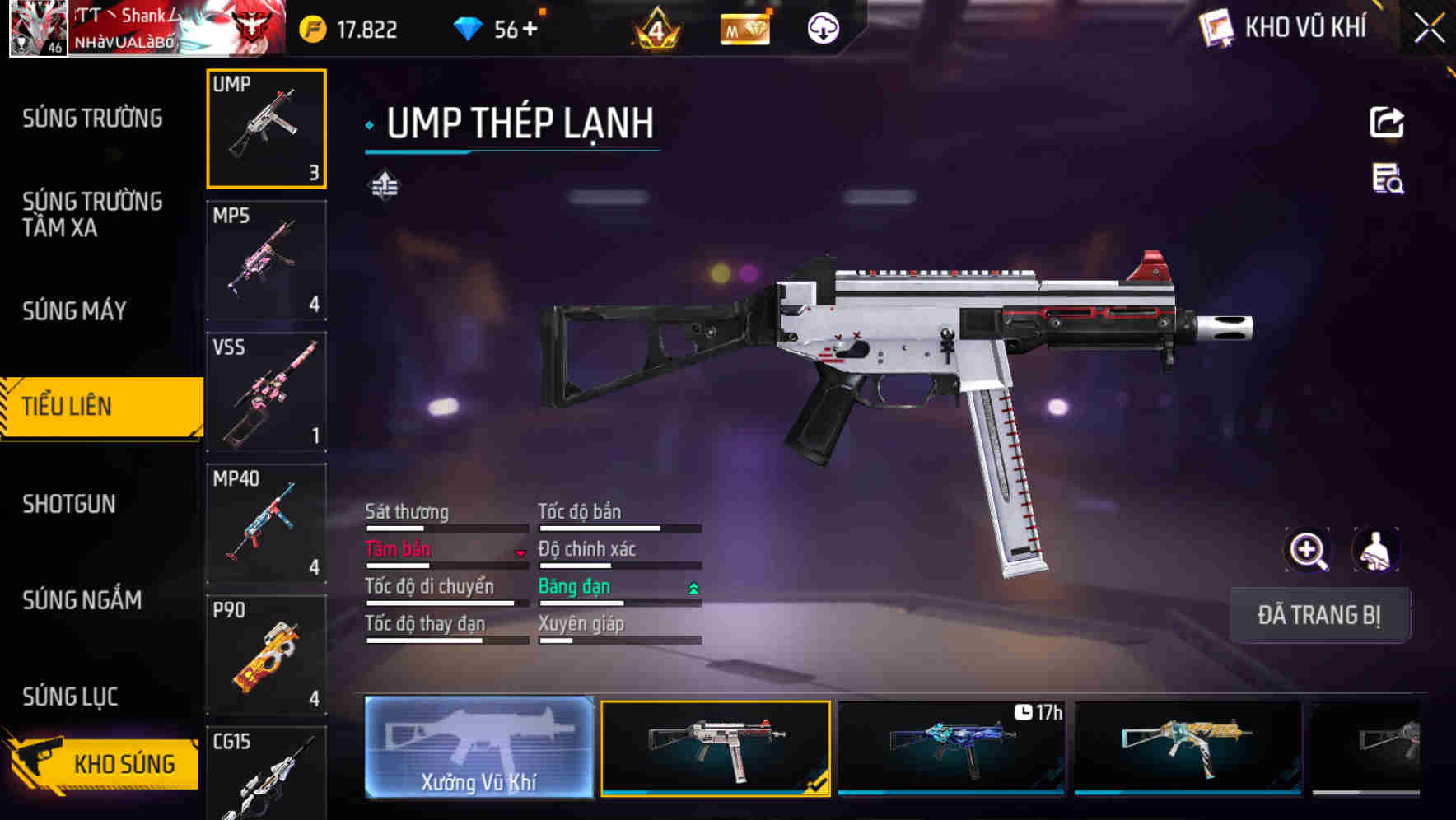Close the weapon armory screen
The height and width of the screenshot is (820, 1456).
pos(1430,29)
